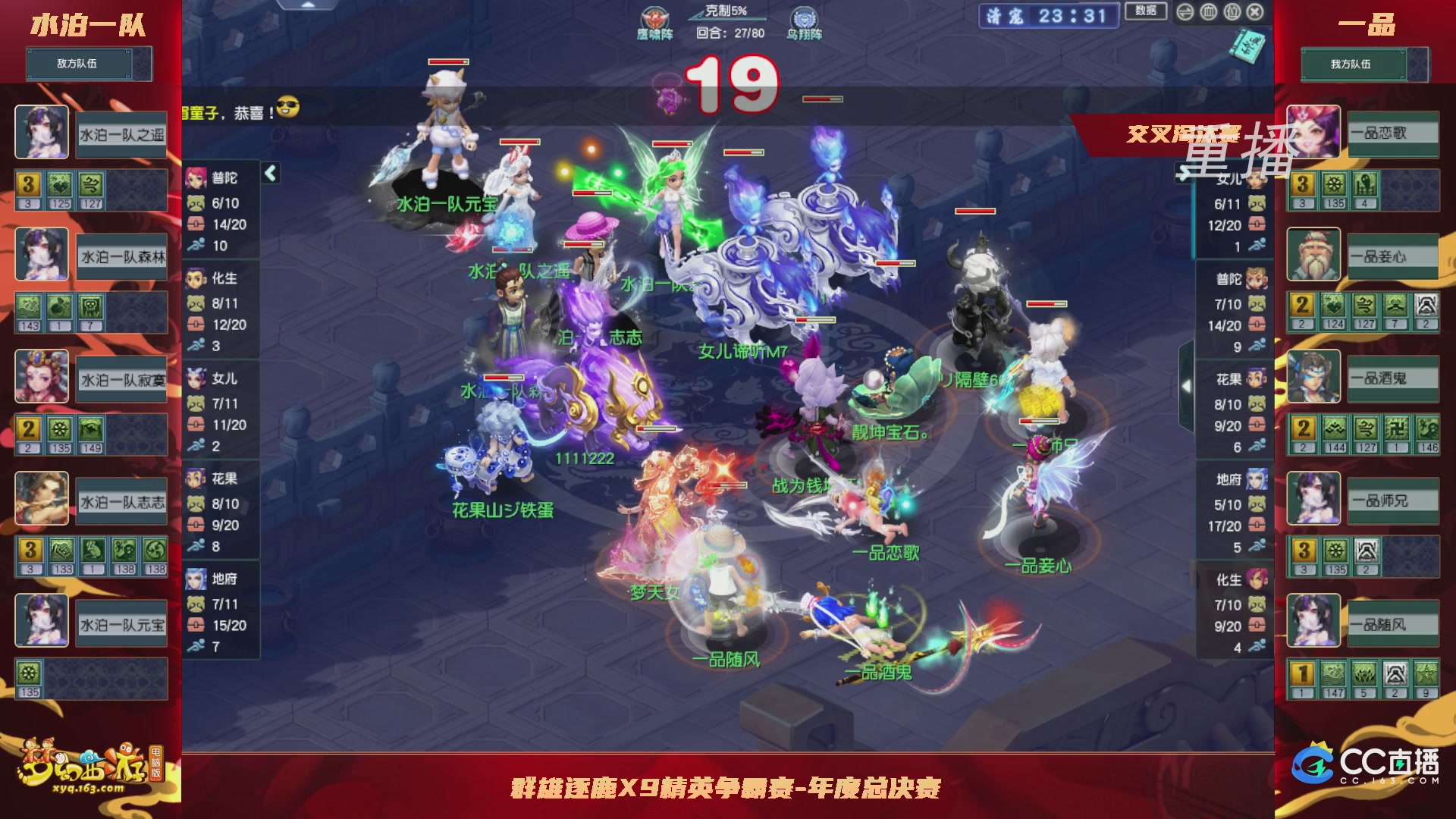This screenshot has width=1456, height=819.
Task: Select the enemy 鹰啸阵 formation icon
Action: (x=654, y=17)
